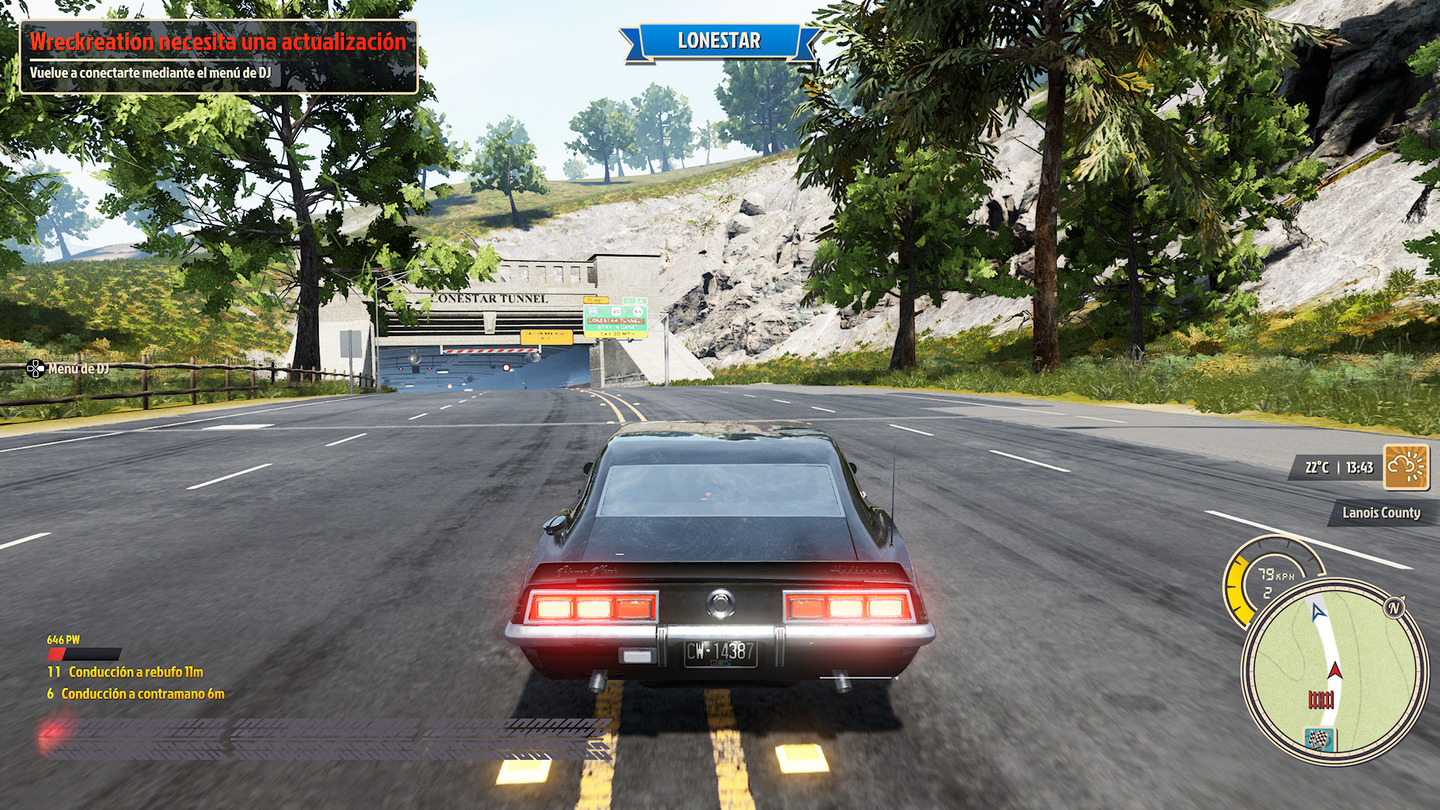Click the Lanois County region label
The width and height of the screenshot is (1440, 810).
click(1380, 513)
